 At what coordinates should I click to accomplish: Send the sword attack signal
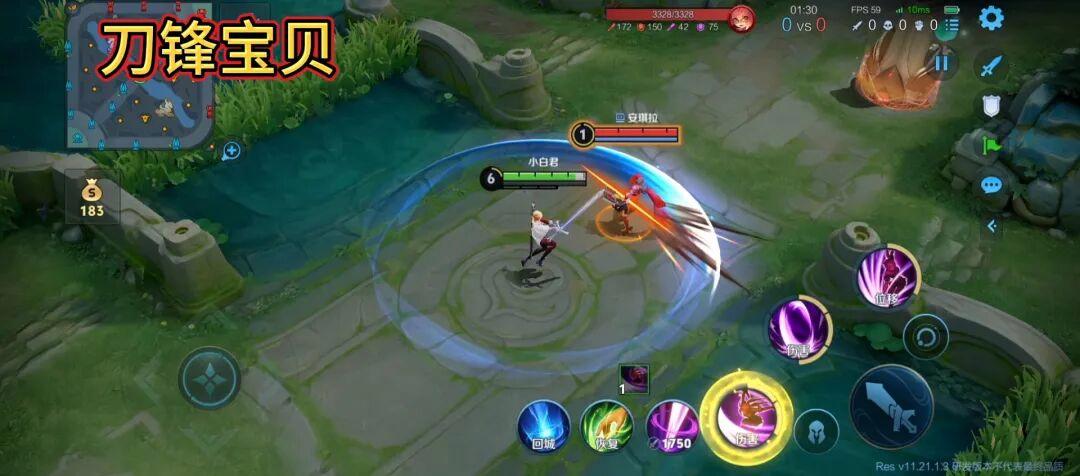click(991, 67)
